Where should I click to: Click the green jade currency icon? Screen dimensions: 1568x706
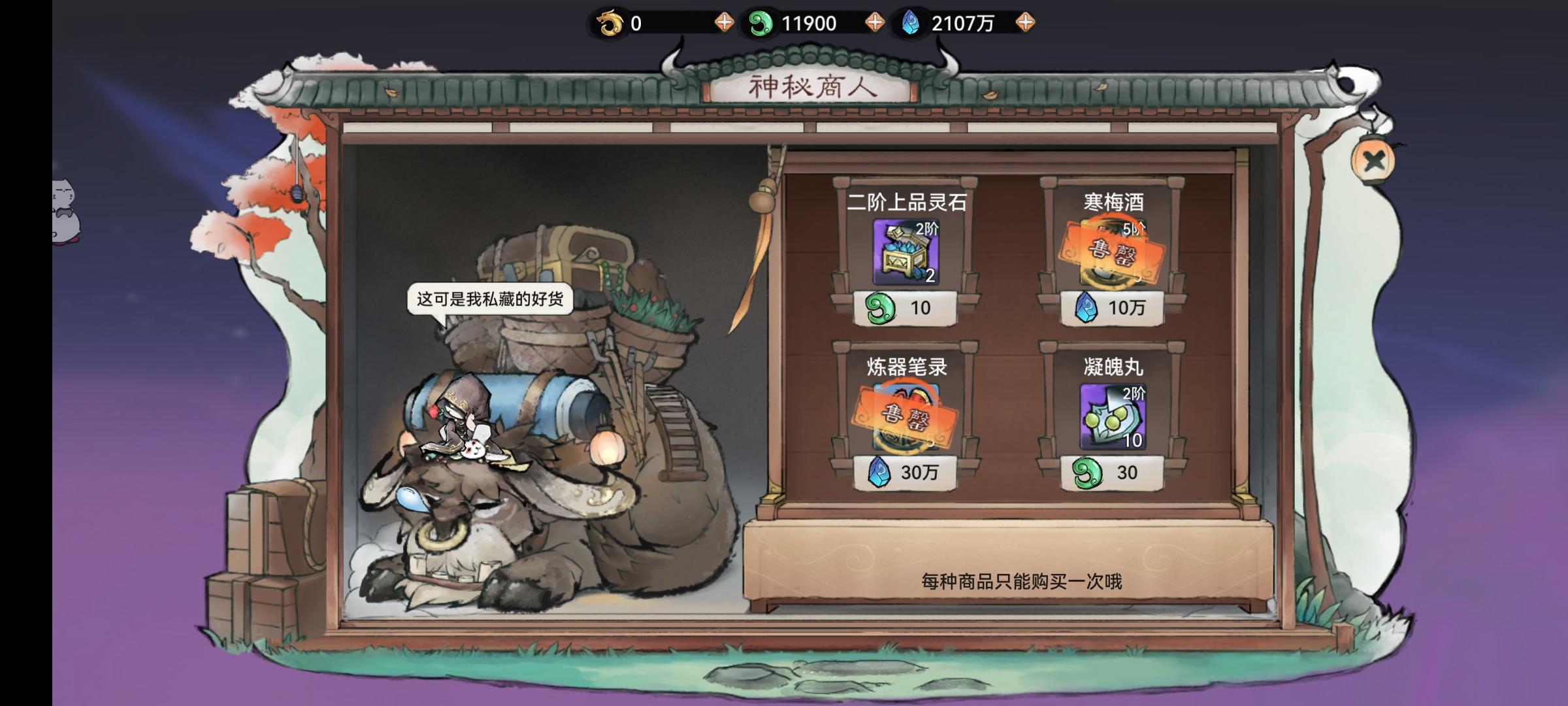(x=760, y=24)
